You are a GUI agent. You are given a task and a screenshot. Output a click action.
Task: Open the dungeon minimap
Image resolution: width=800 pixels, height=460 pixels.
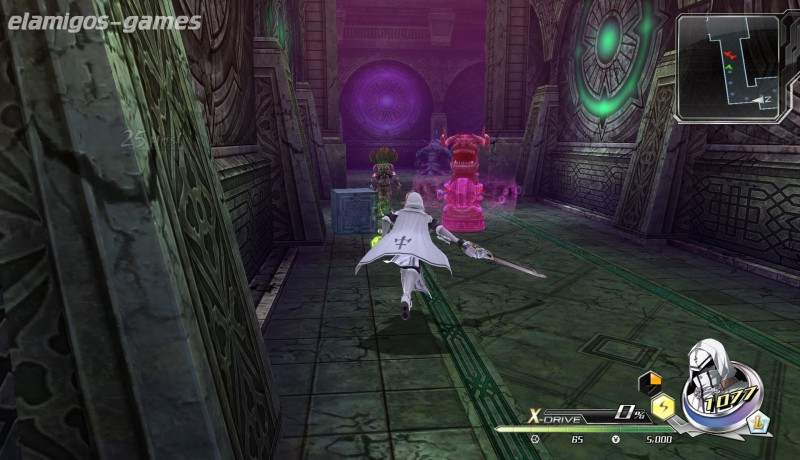[x=729, y=68]
